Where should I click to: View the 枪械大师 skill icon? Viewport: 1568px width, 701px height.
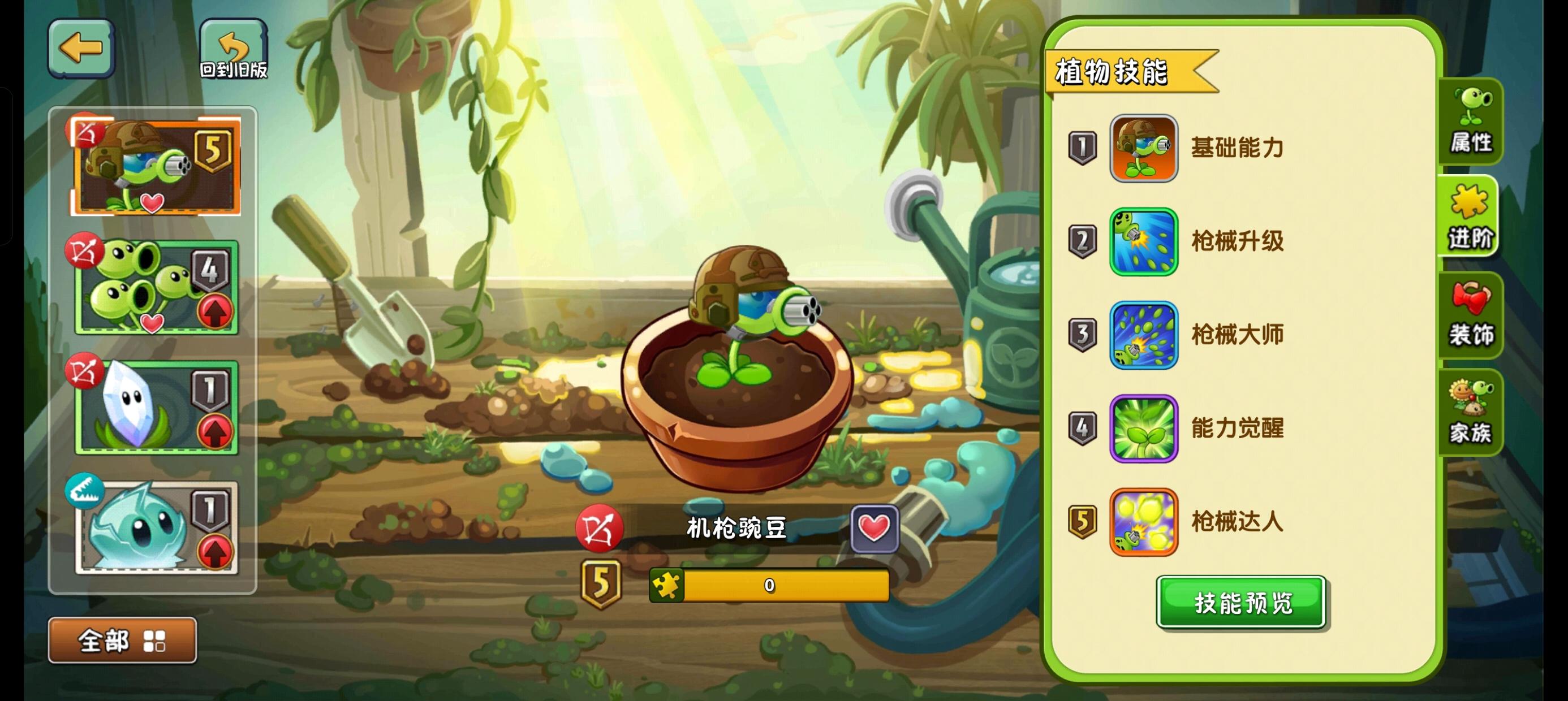[x=1144, y=334]
